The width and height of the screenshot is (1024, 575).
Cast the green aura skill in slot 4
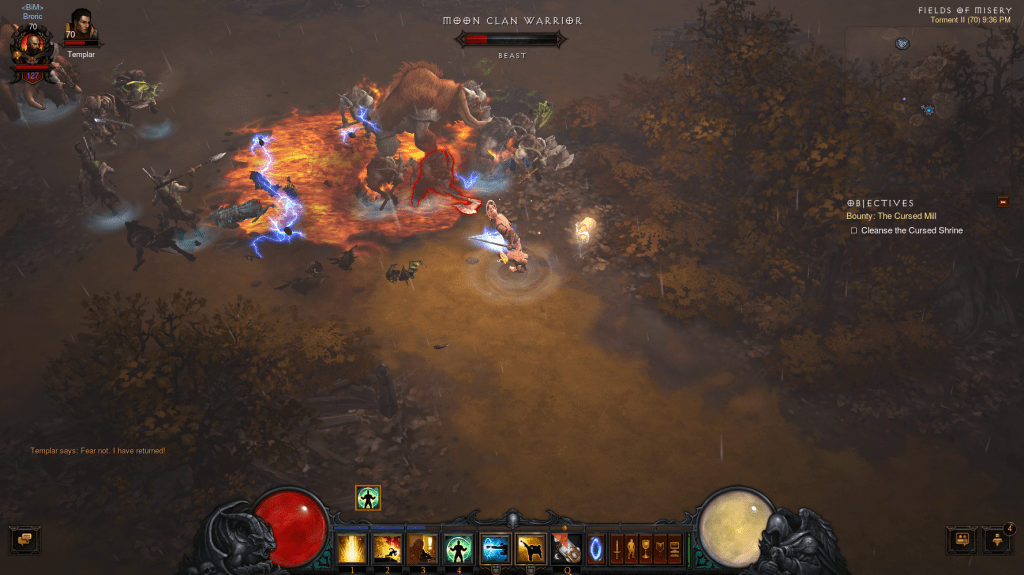click(x=458, y=548)
